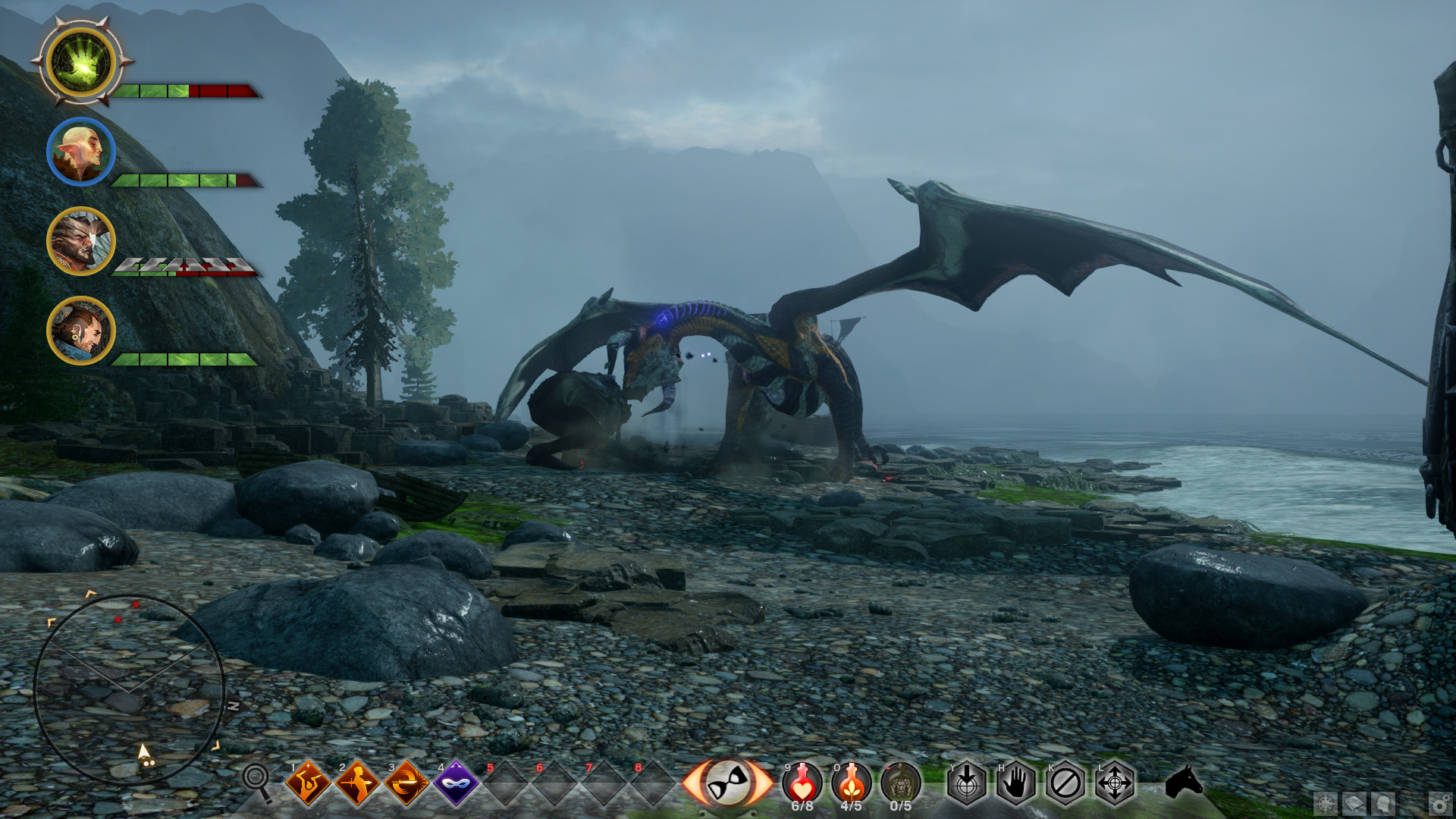This screenshot has height=819, width=1456.
Task: Select the empty dark flask slot
Action: click(x=901, y=783)
